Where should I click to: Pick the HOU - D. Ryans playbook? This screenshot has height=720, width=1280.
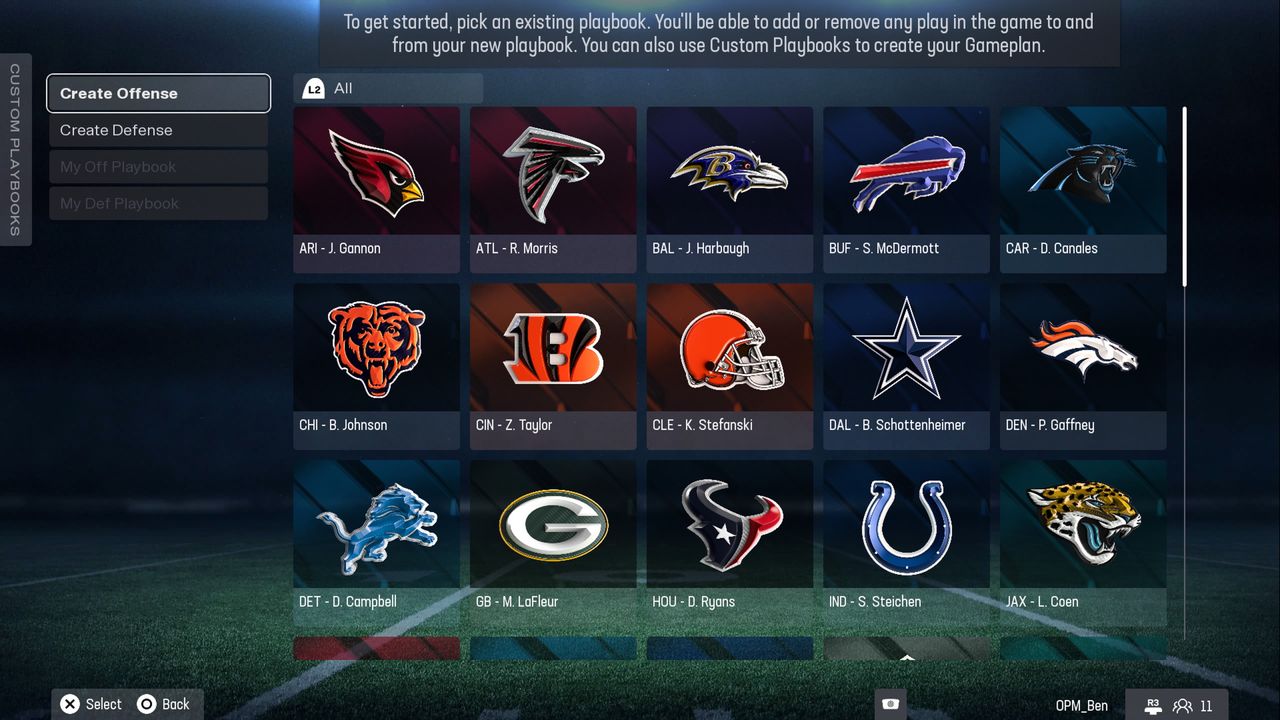729,543
